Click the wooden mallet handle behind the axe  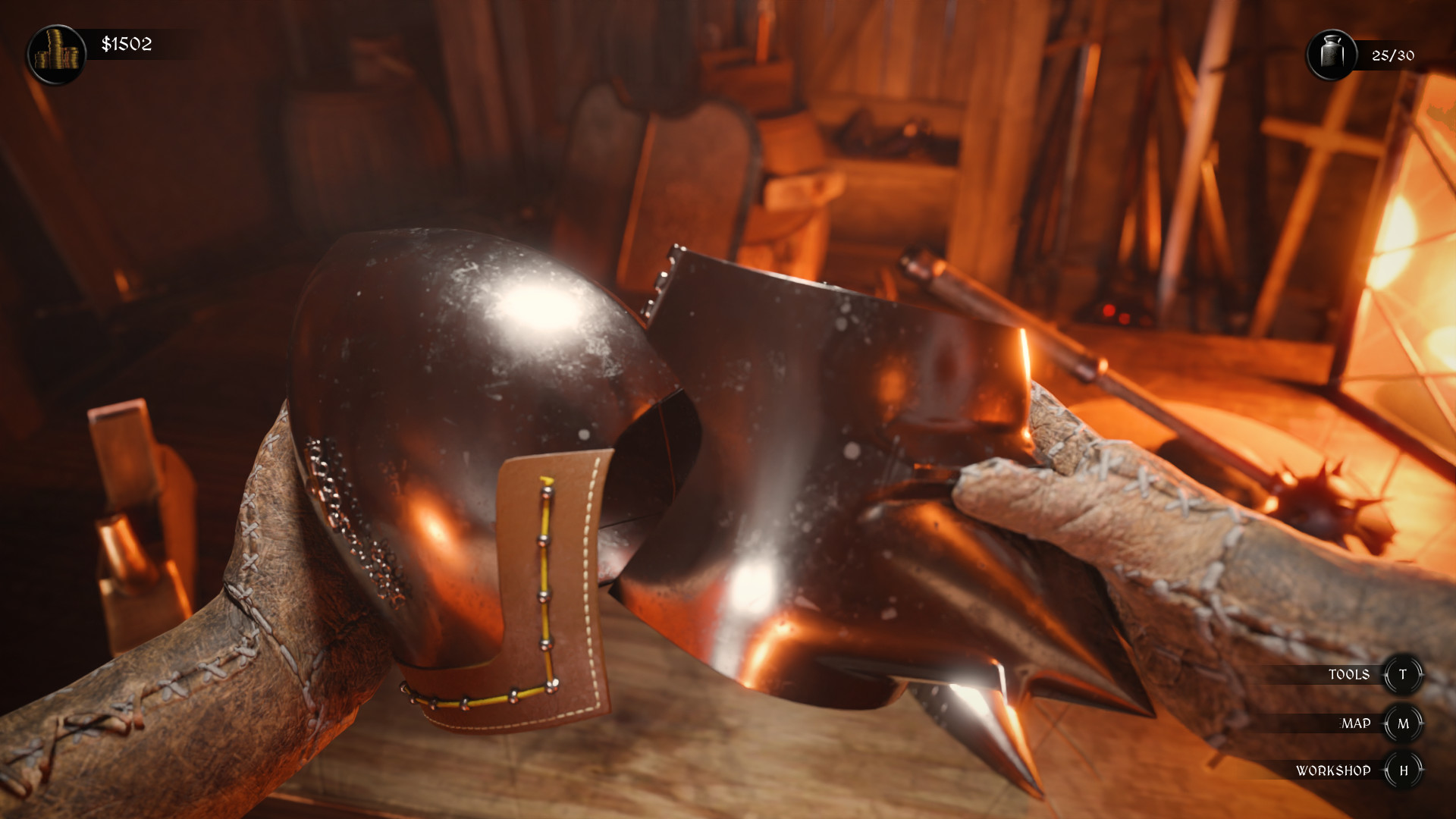[1001, 318]
